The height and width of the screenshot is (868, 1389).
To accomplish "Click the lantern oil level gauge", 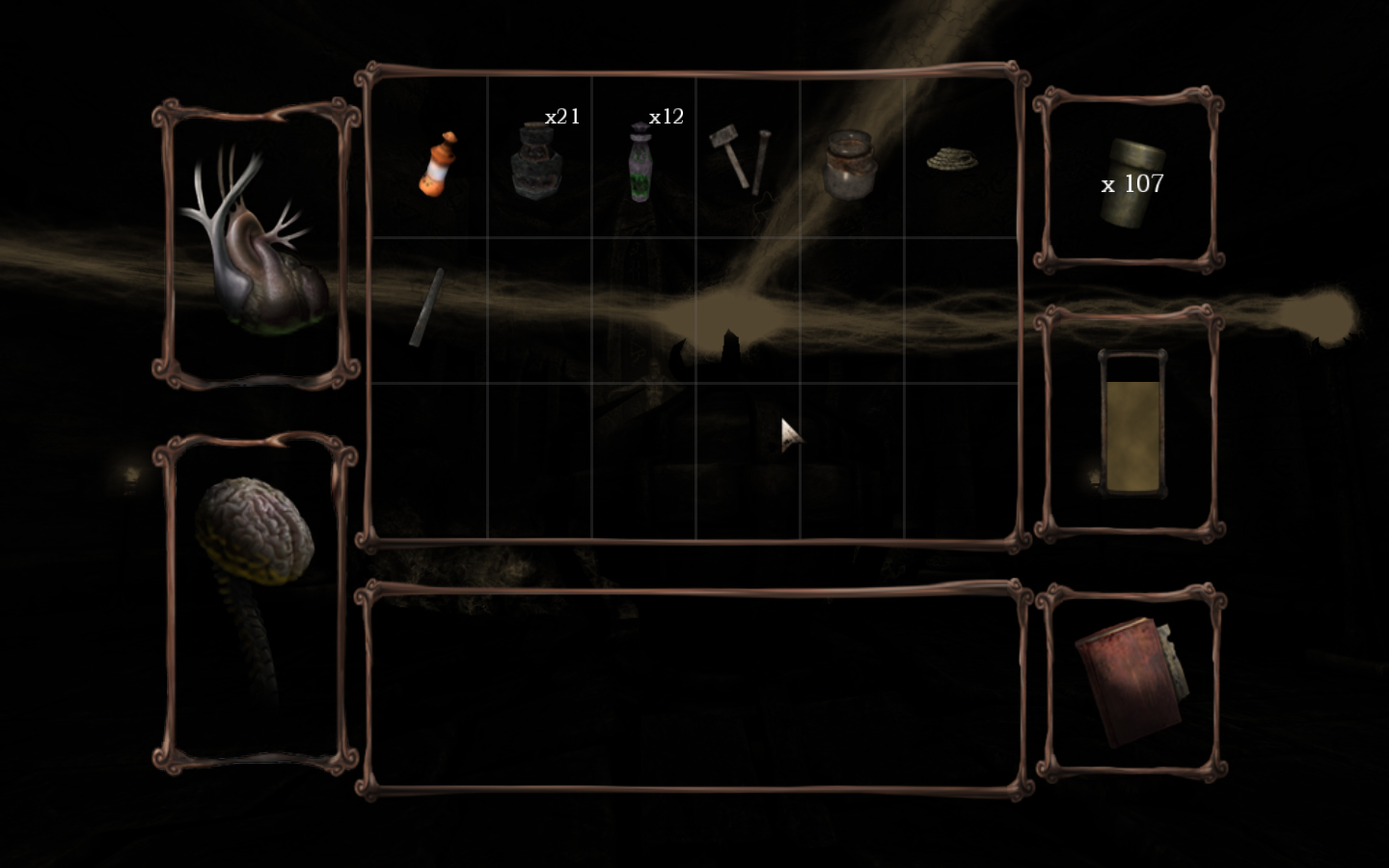I will pos(1132,424).
